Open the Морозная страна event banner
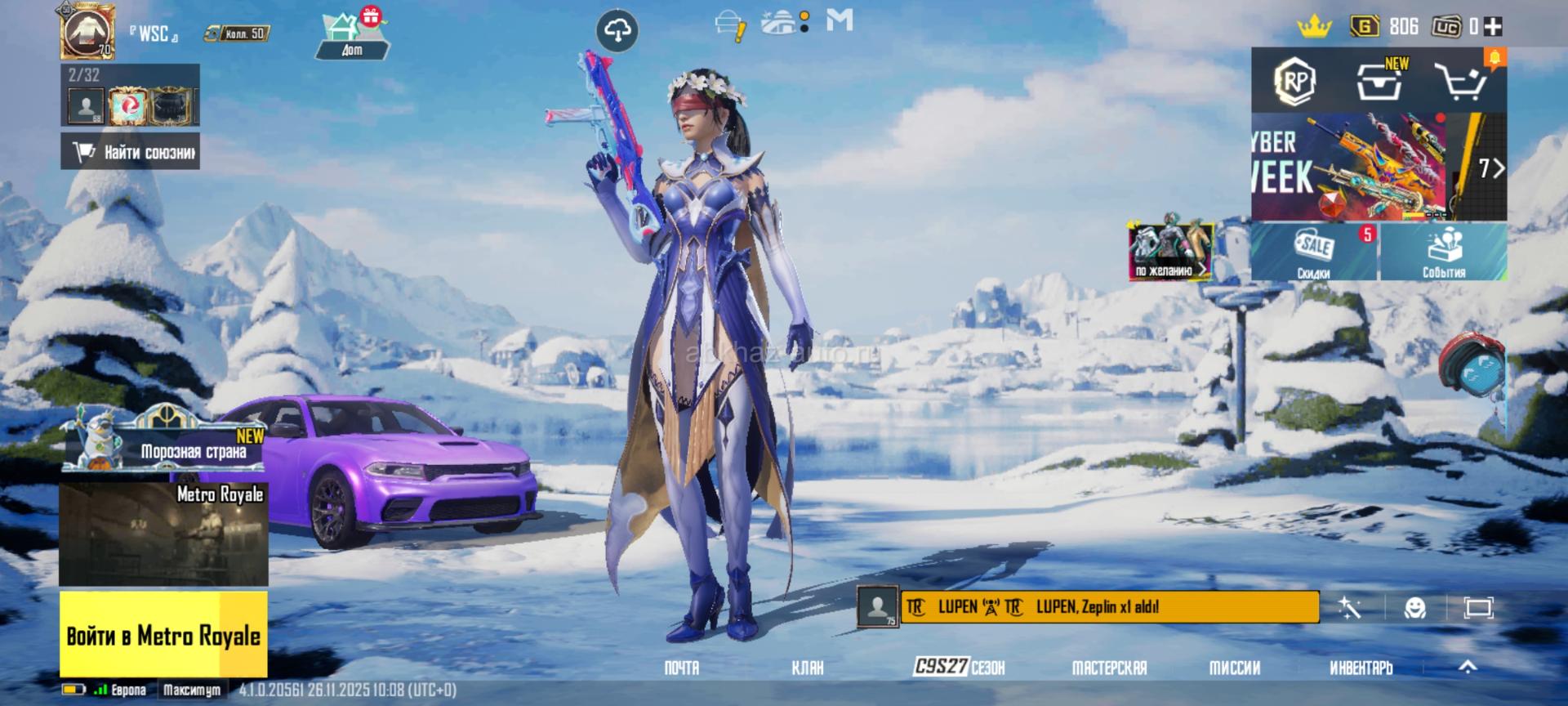 tap(165, 442)
